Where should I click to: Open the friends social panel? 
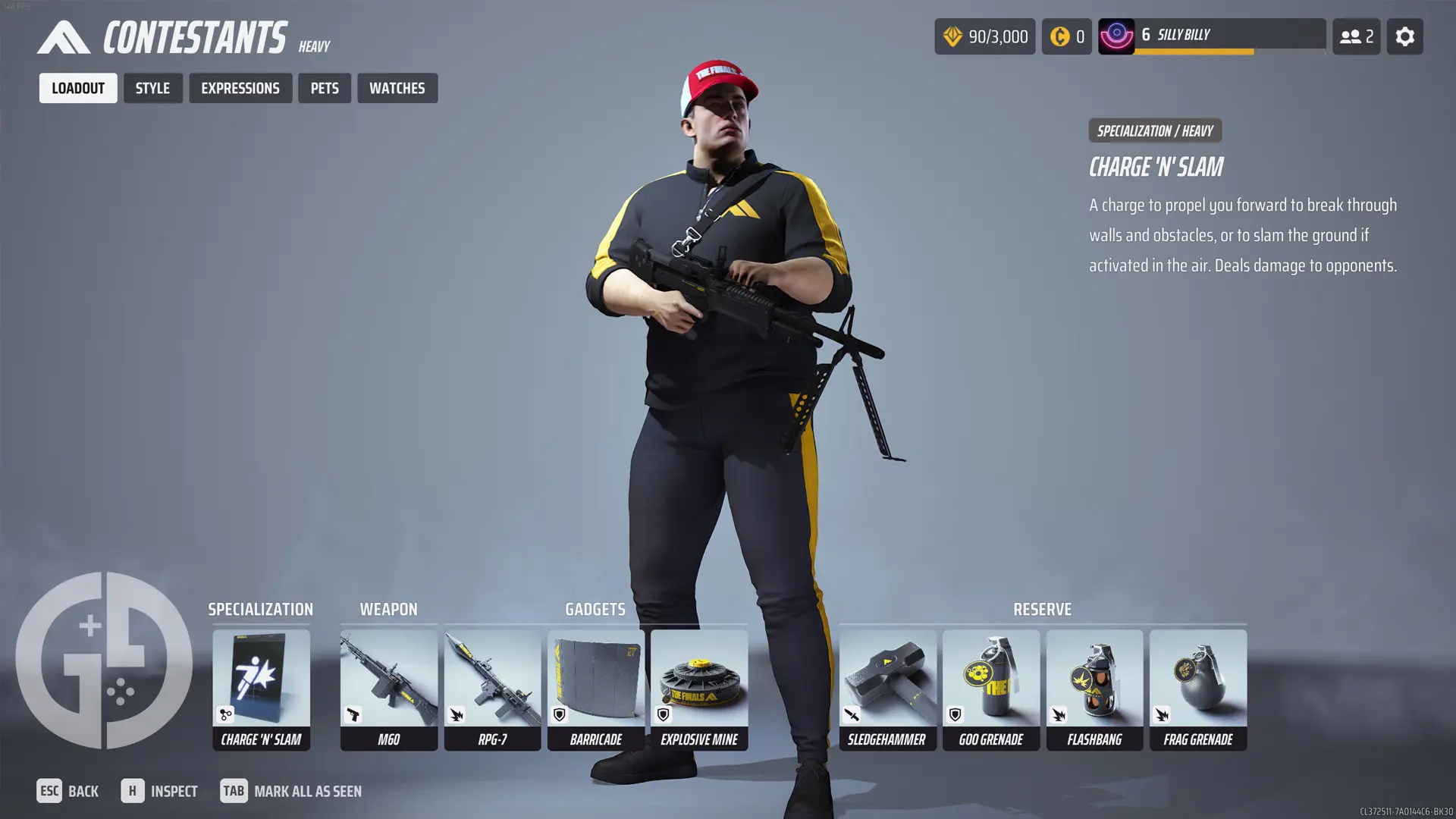(1356, 36)
